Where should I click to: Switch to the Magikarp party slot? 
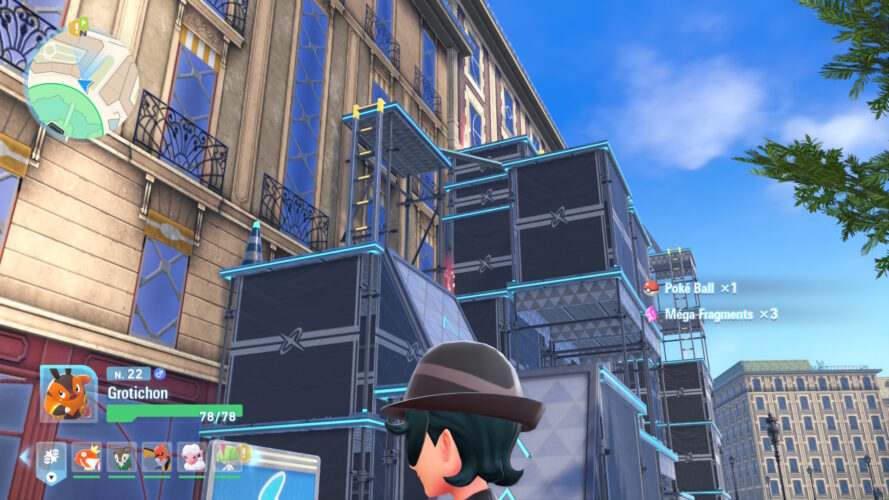[x=87, y=457]
